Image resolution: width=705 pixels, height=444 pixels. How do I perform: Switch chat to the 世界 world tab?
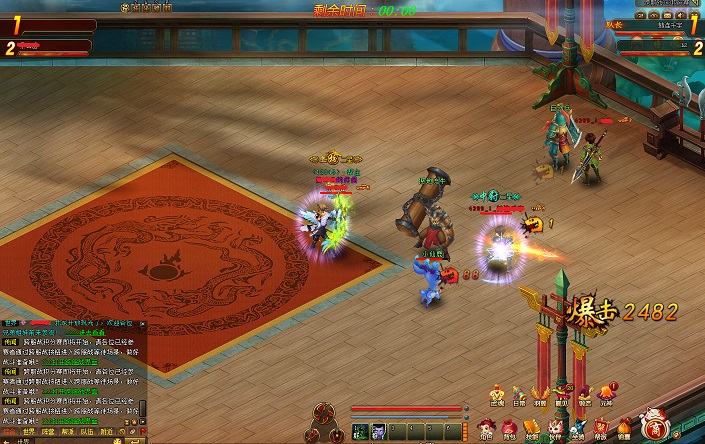click(x=28, y=432)
